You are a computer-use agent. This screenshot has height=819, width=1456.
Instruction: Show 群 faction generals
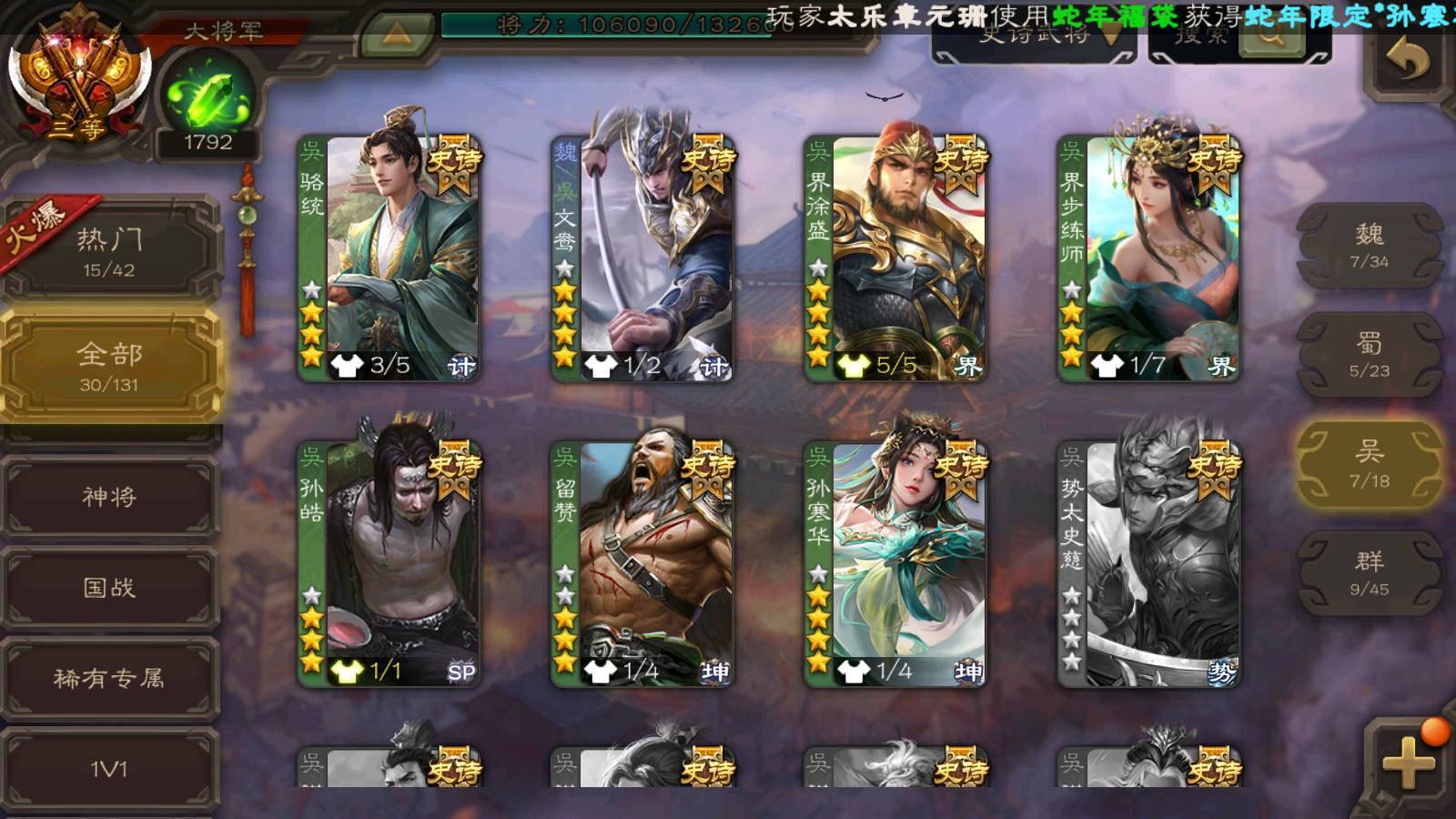coord(1370,573)
